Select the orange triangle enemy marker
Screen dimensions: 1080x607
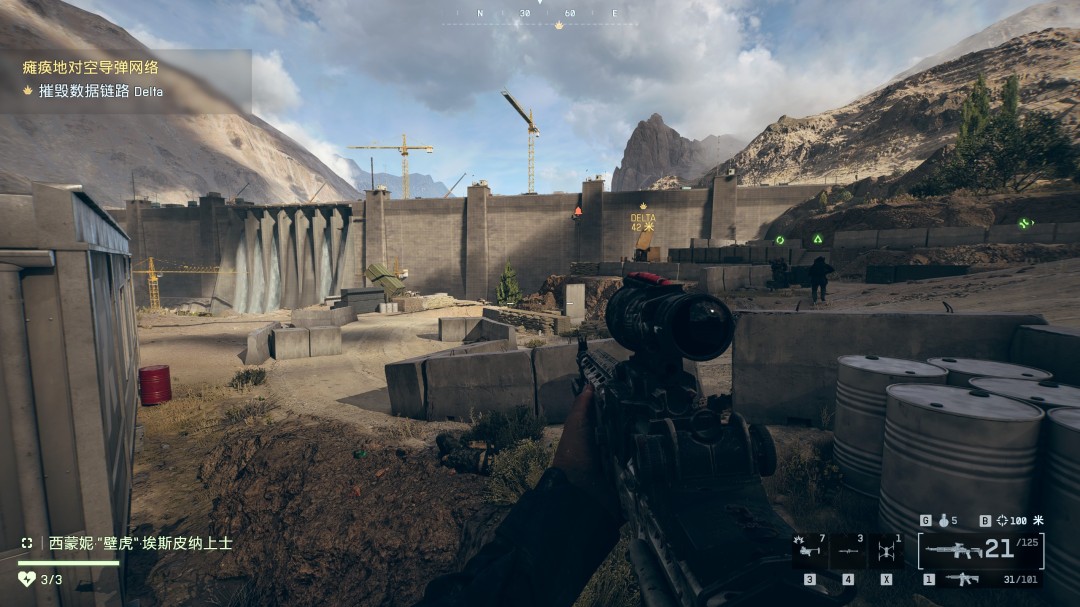point(577,211)
